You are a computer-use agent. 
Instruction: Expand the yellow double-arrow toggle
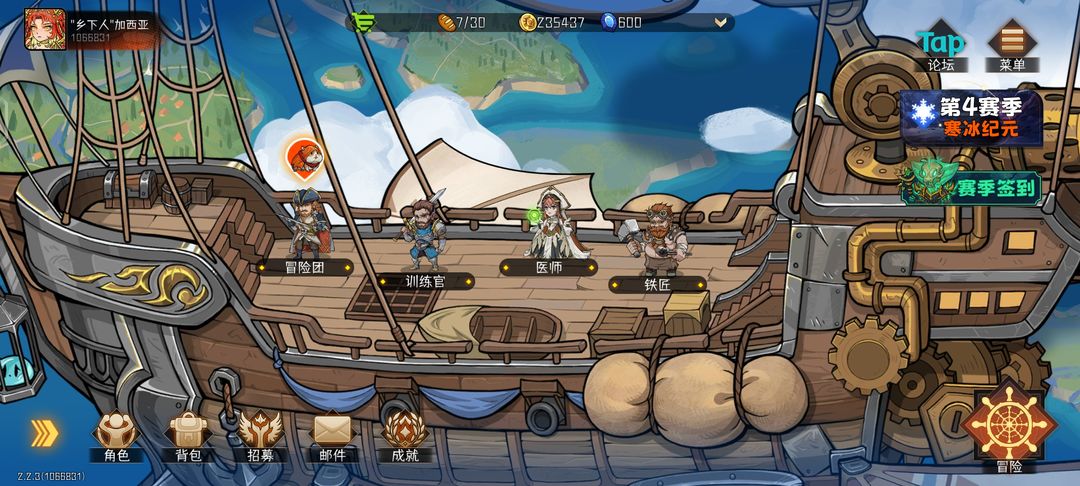click(x=43, y=432)
